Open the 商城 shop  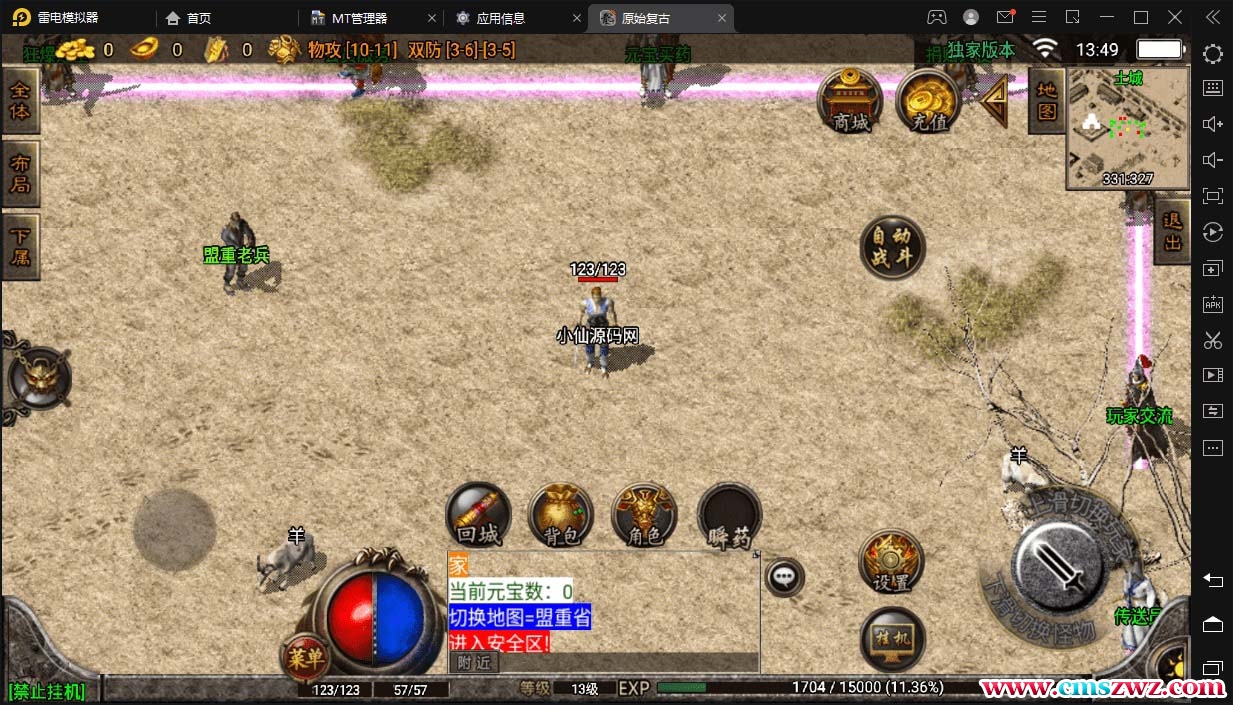850,98
